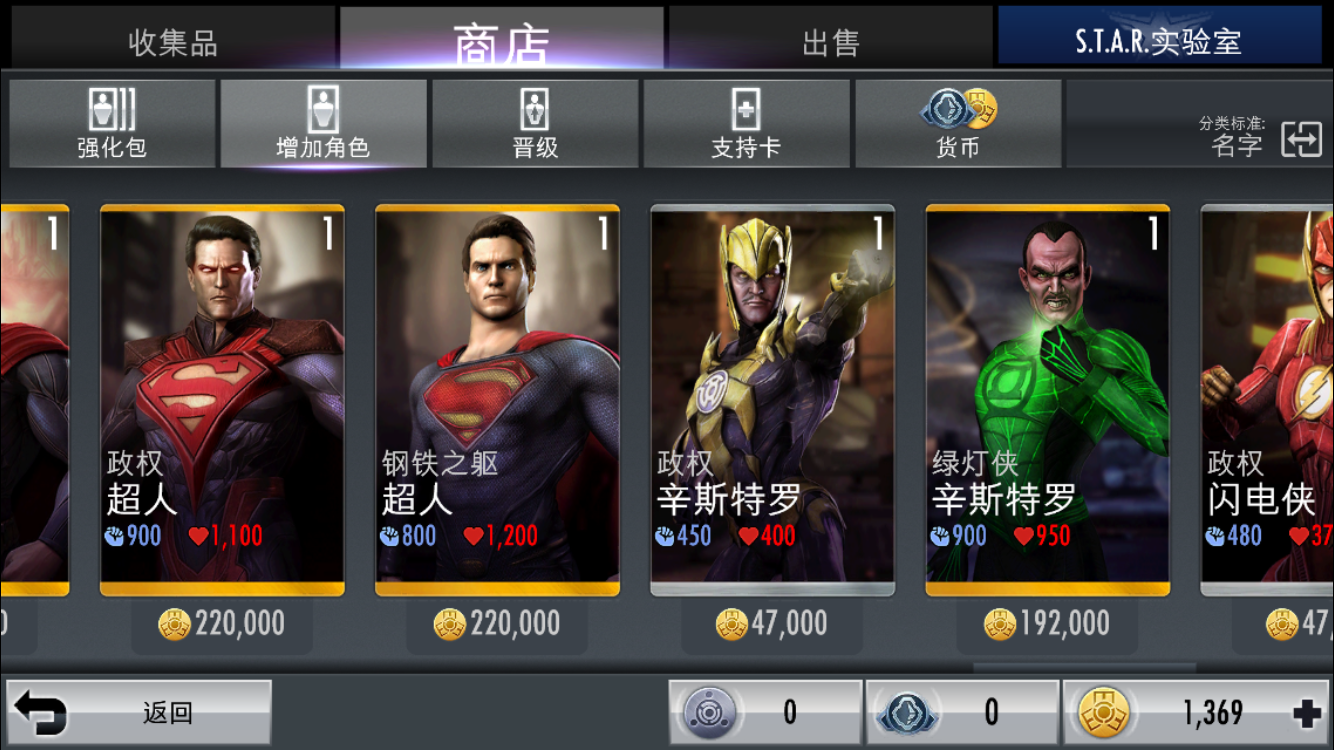Switch to the 货币 shop category
Viewport: 1334px width, 750px height.
[957, 124]
